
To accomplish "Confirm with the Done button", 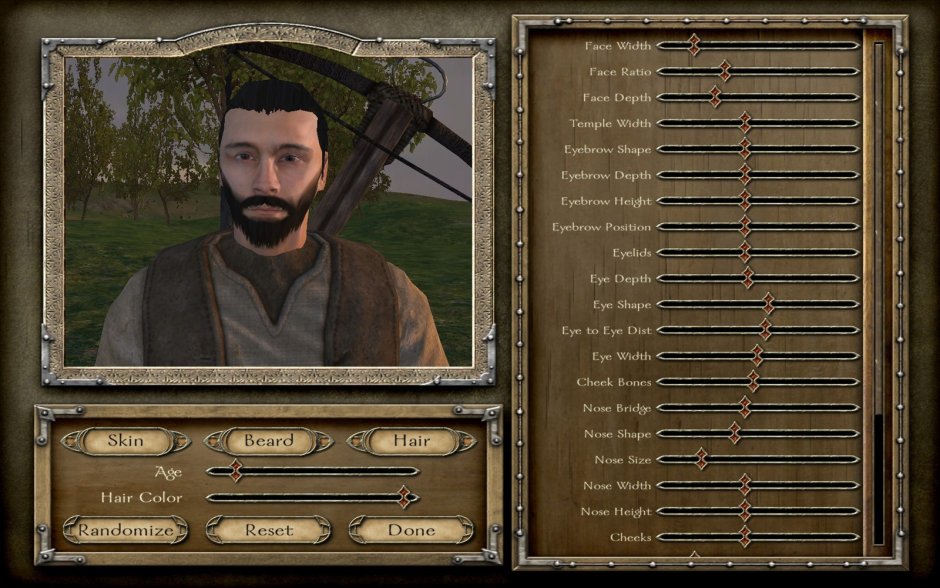I will 411,530.
